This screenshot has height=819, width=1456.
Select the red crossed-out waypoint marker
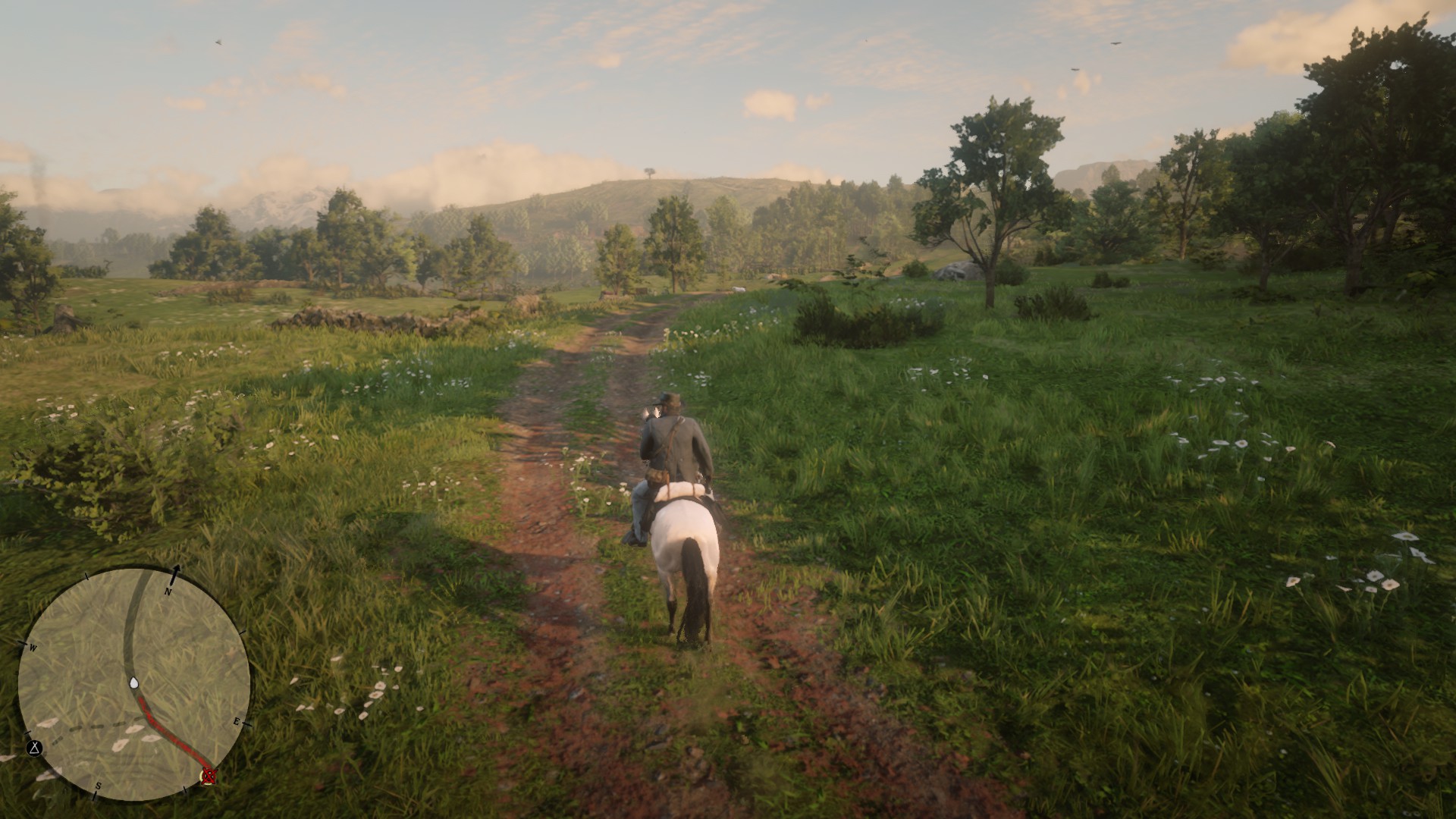point(209,775)
